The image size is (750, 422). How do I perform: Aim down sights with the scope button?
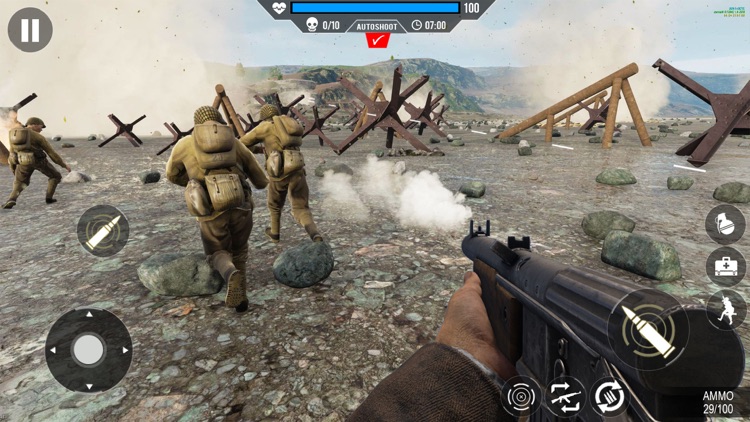[521, 397]
